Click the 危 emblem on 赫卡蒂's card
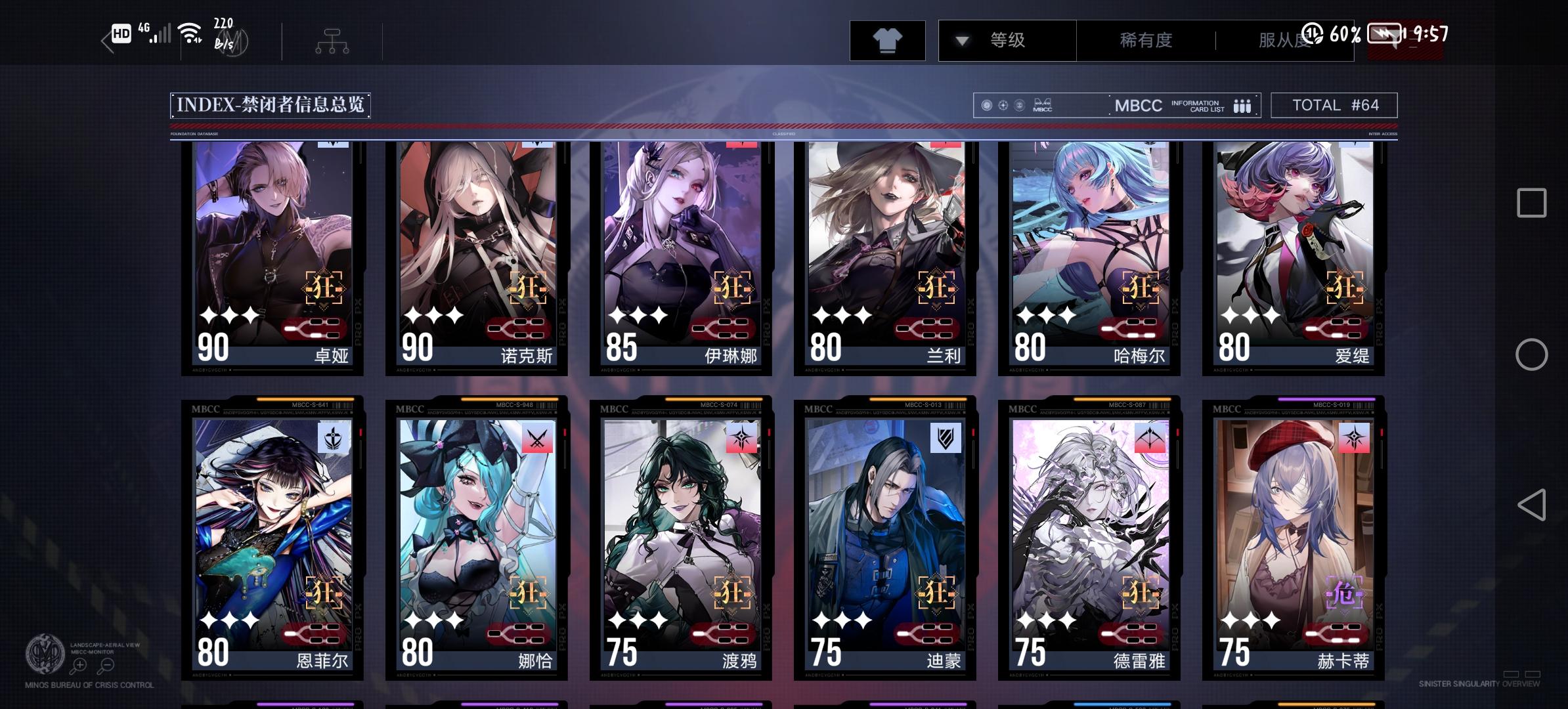This screenshot has height=709, width=1568. point(1344,594)
